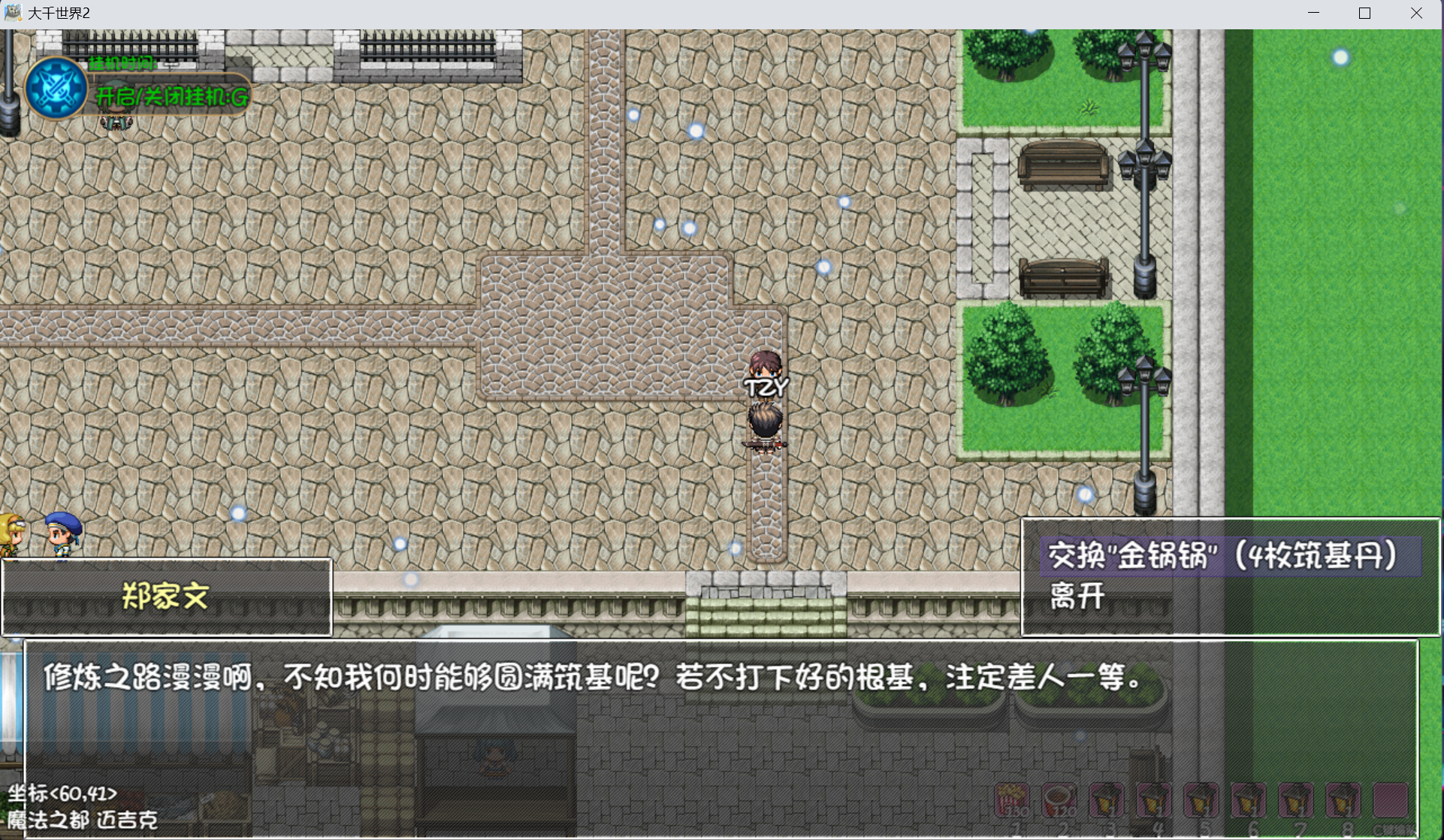The image size is (1444, 840).
Task: Toggle idle mode via 开启/关闭挂机:G label
Action: tap(171, 96)
